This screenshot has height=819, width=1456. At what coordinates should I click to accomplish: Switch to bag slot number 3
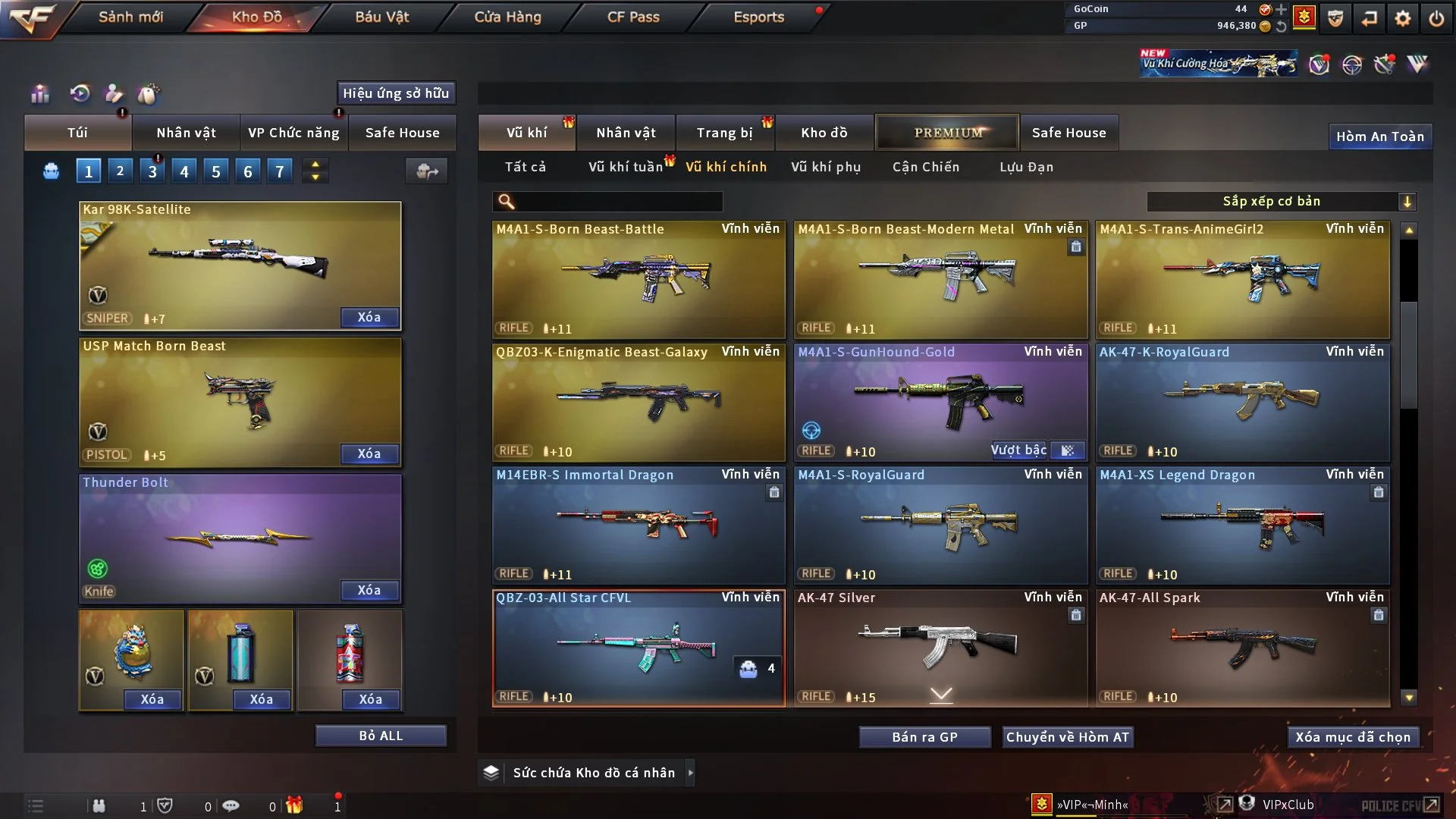tap(152, 172)
